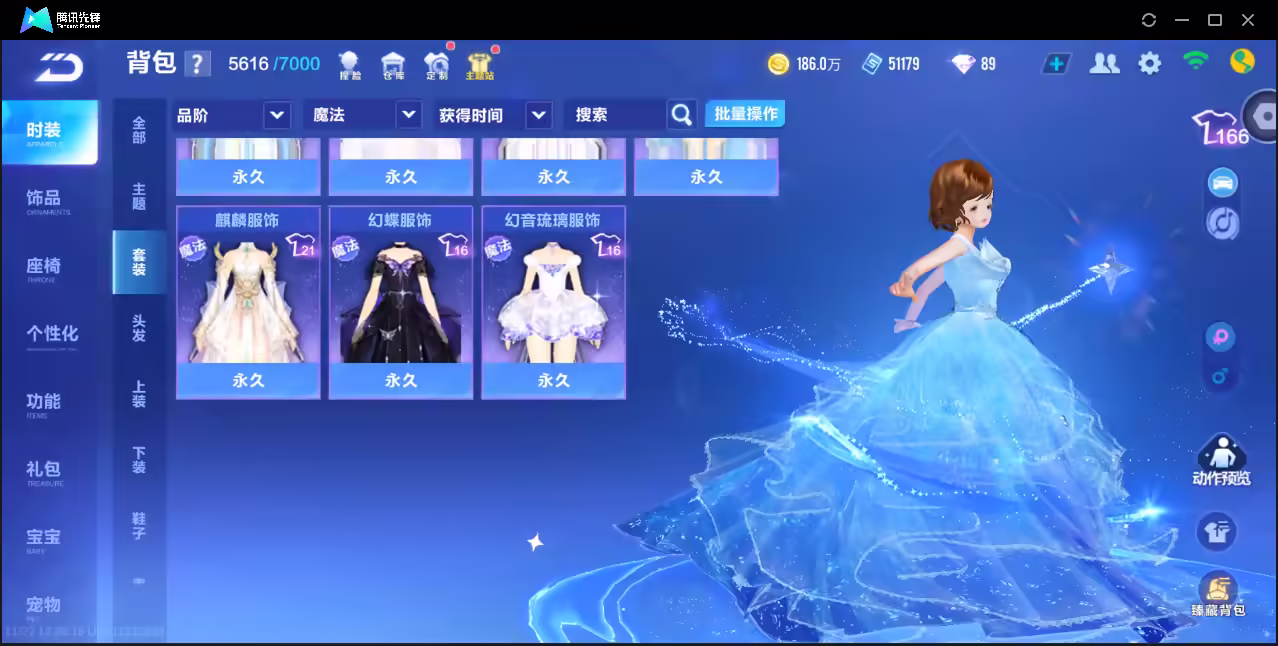This screenshot has height=646, width=1278.
Task: Open the gear settings icon
Action: [x=1150, y=64]
